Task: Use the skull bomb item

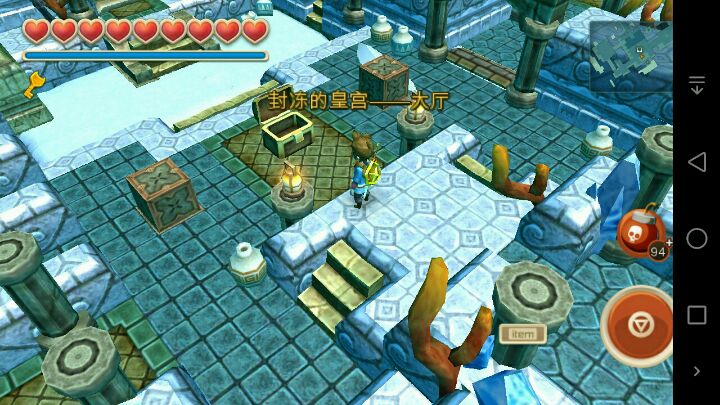Action: click(641, 234)
